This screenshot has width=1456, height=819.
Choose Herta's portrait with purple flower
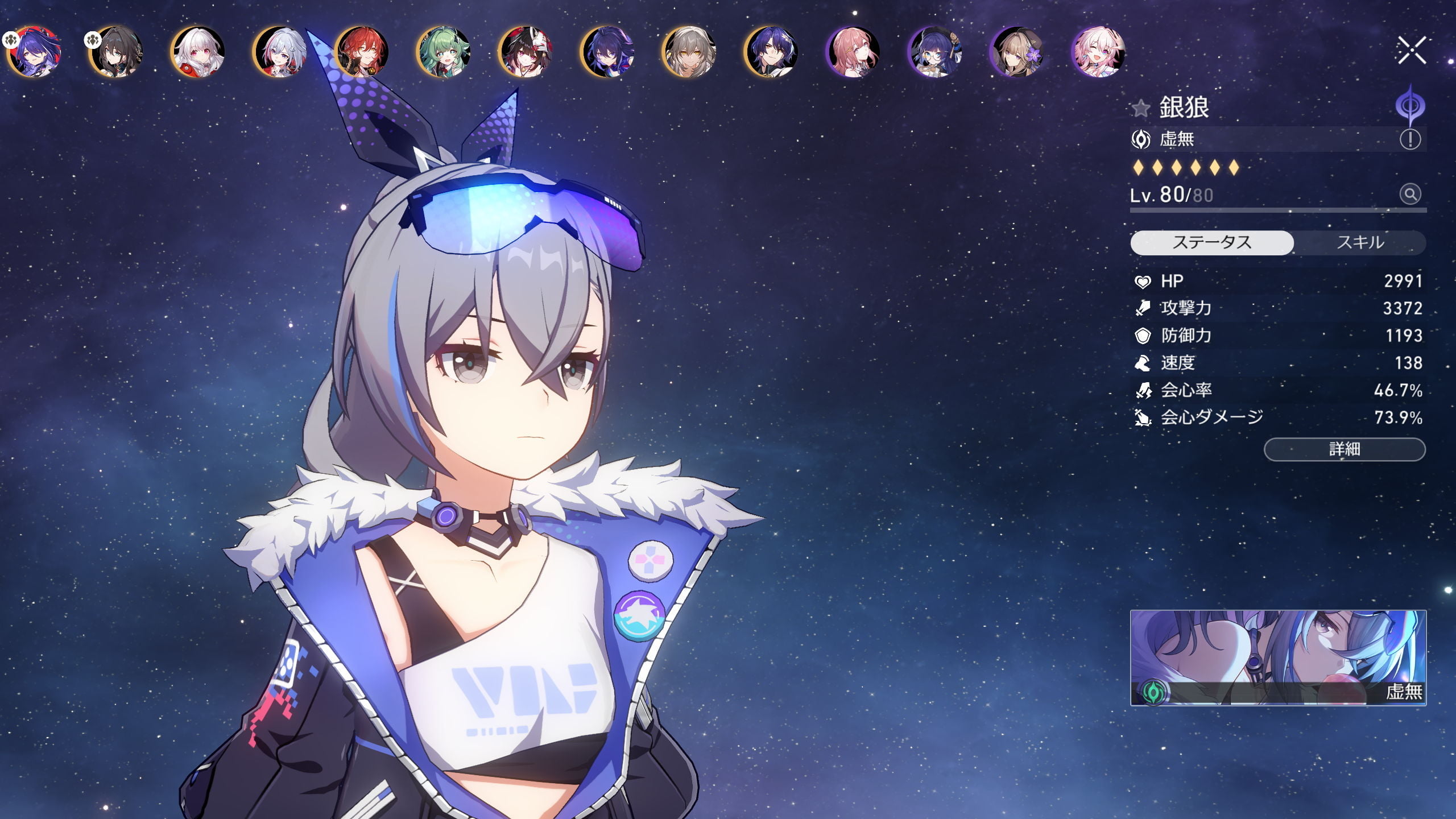(x=1017, y=52)
